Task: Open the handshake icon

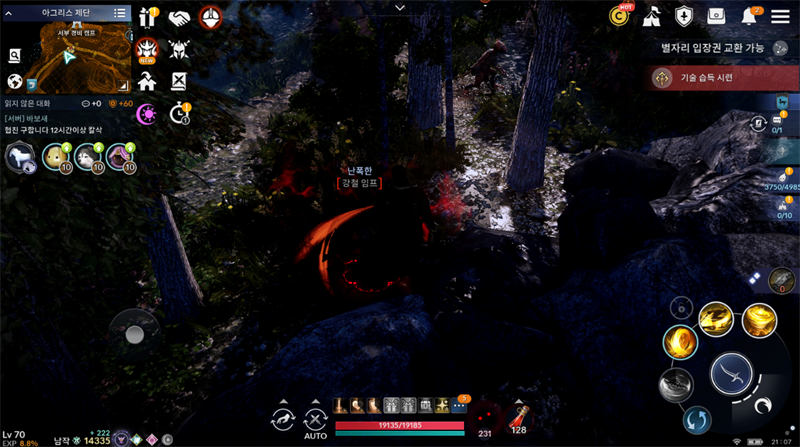Action: pos(180,17)
